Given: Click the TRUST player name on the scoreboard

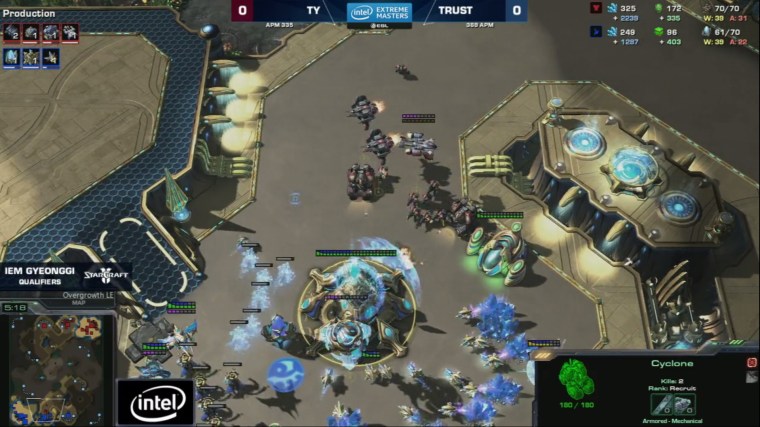Looking at the screenshot, I should click(455, 11).
